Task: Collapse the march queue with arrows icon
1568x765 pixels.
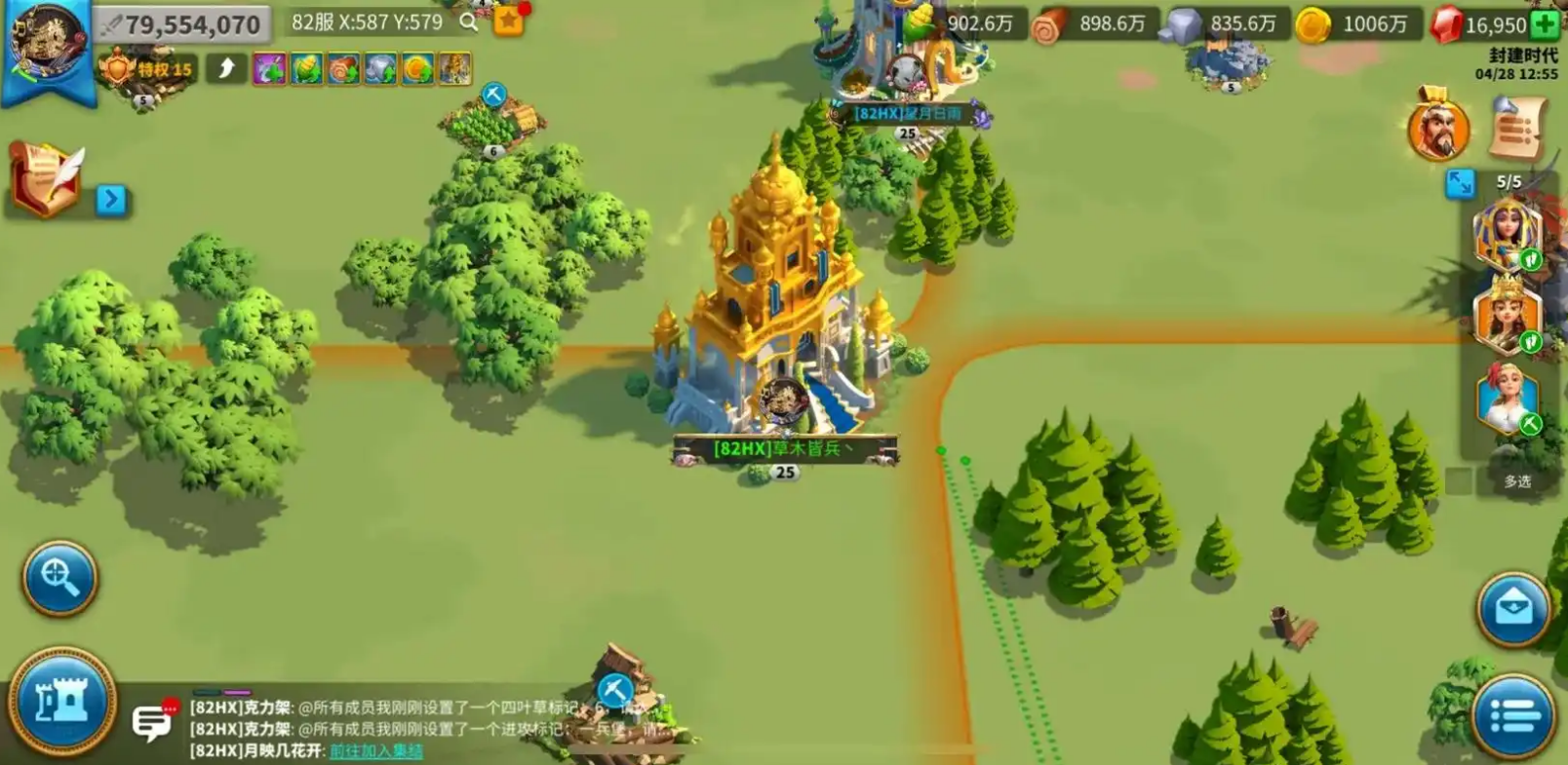Action: tap(1460, 180)
